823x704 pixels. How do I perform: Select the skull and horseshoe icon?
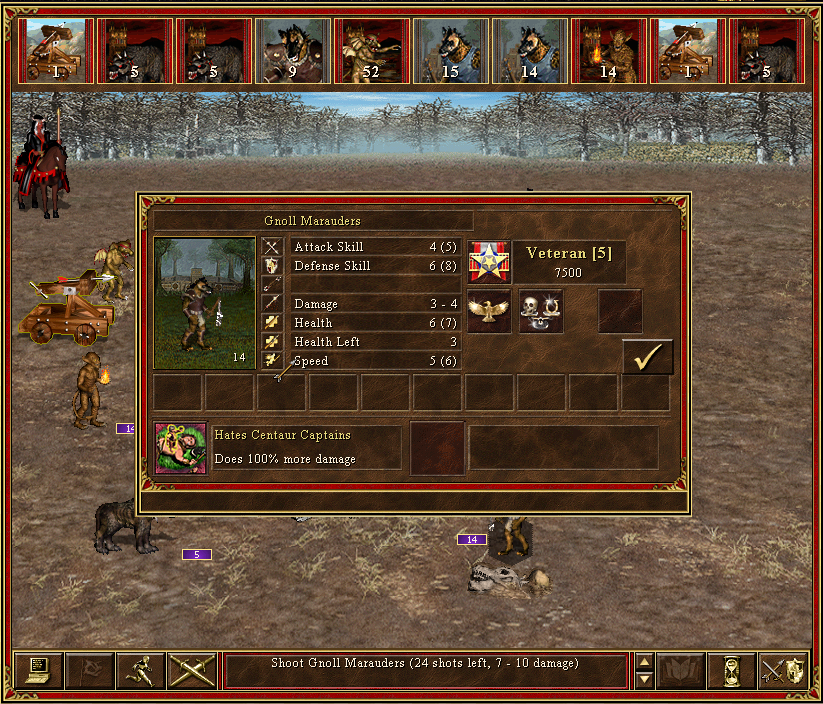(x=540, y=311)
